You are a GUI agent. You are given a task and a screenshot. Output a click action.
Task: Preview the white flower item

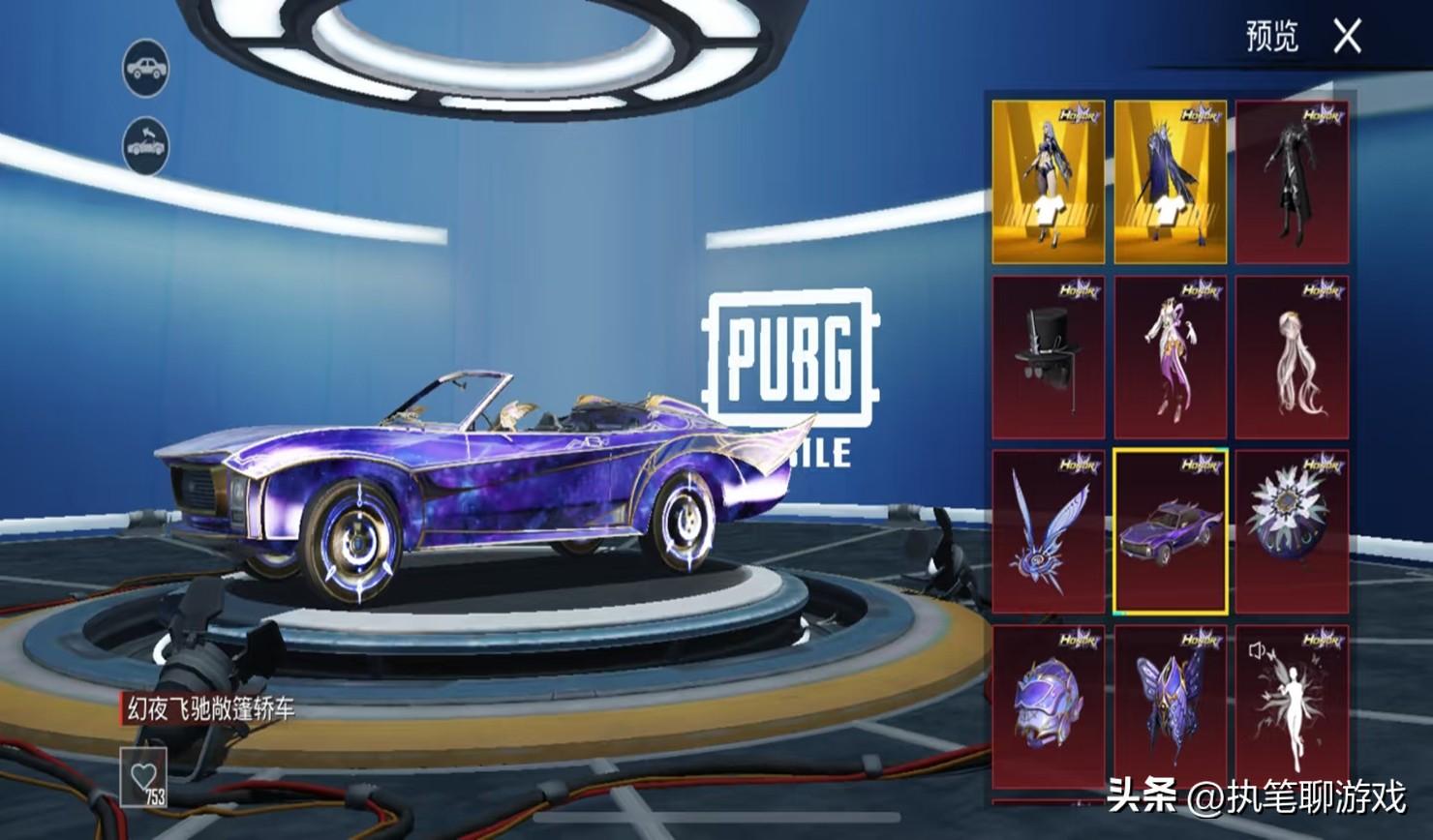pos(1292,531)
